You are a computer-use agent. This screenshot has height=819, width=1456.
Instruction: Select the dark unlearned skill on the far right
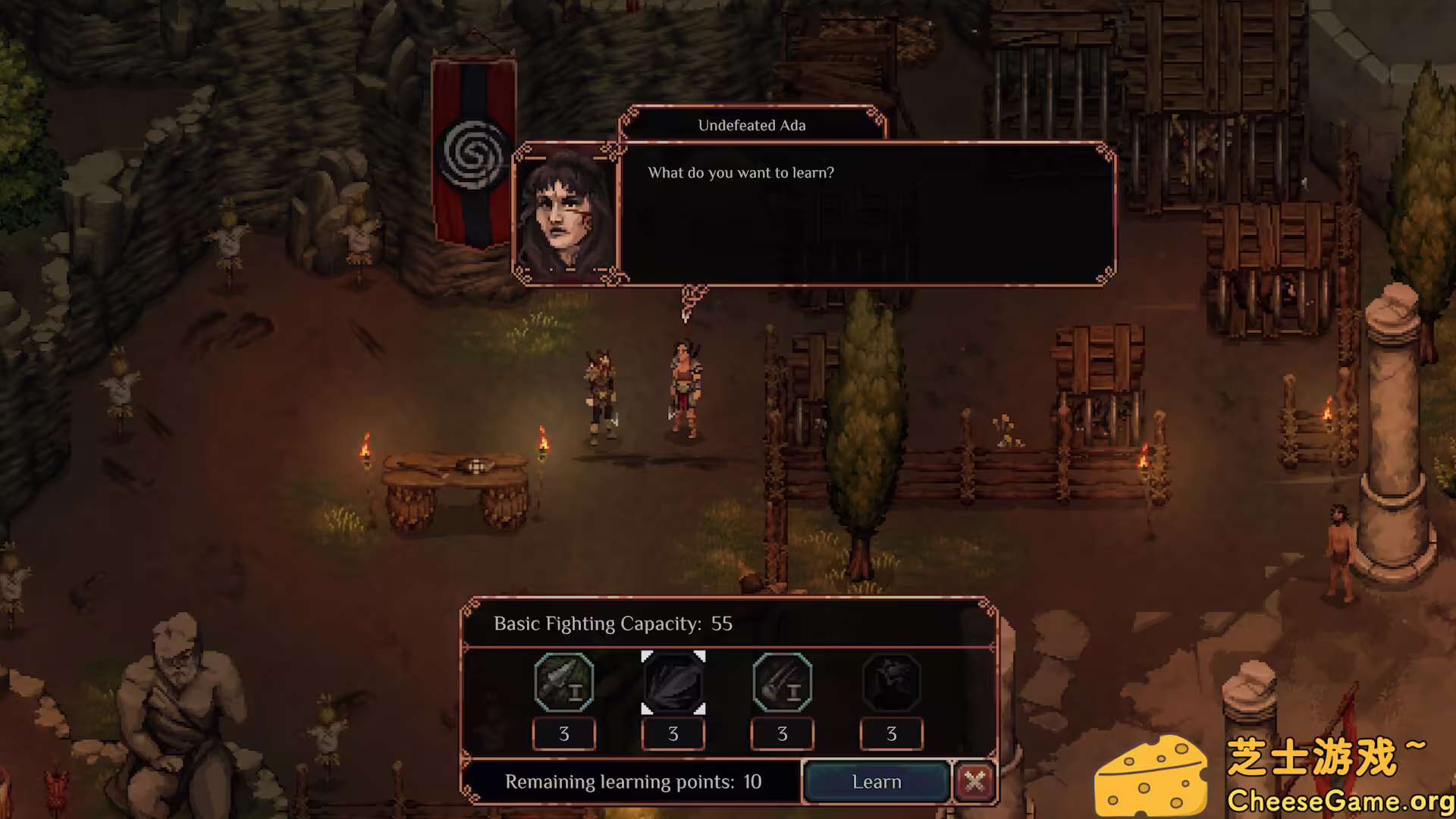891,682
